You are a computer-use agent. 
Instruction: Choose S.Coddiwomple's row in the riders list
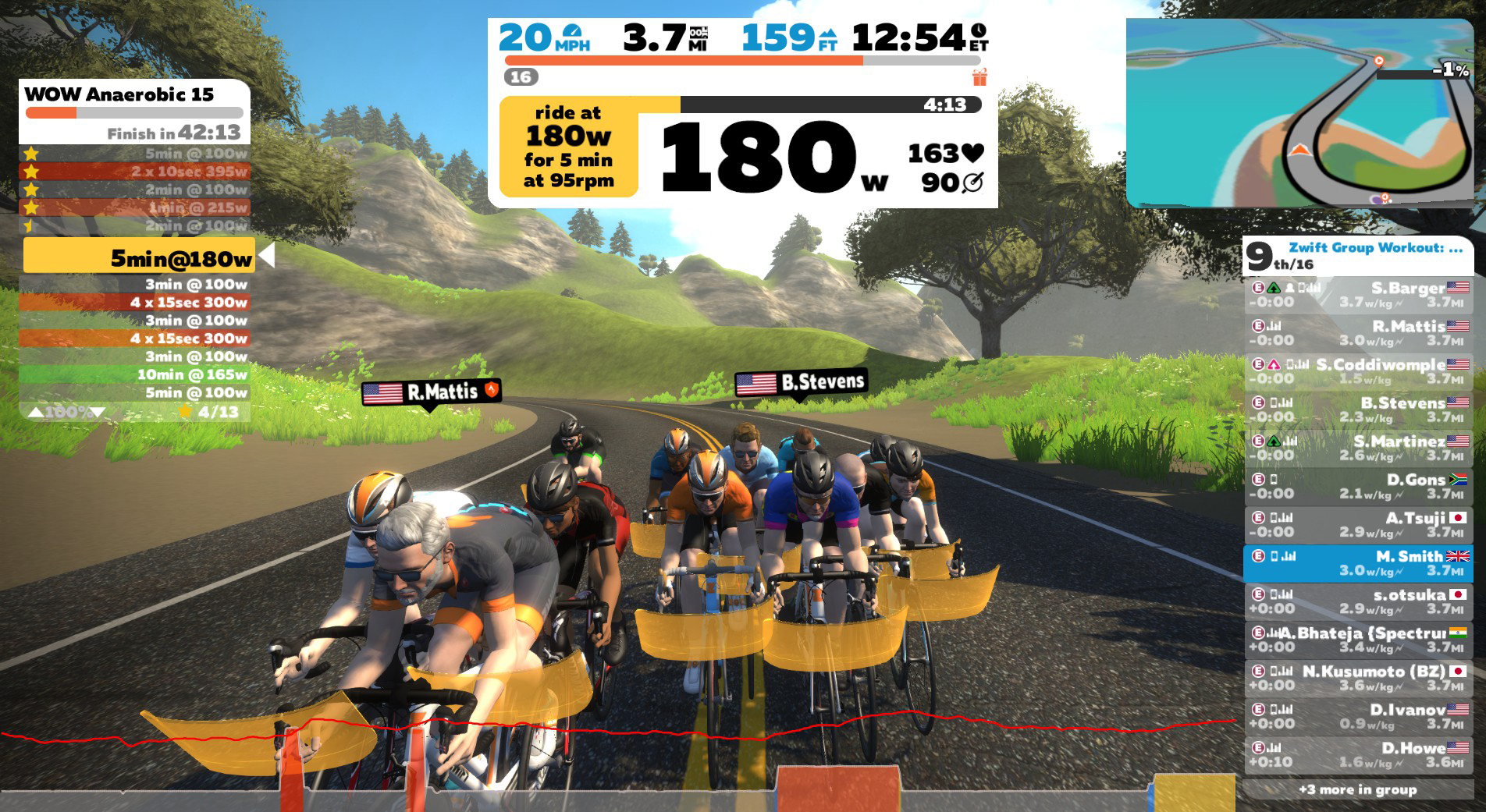1358,371
